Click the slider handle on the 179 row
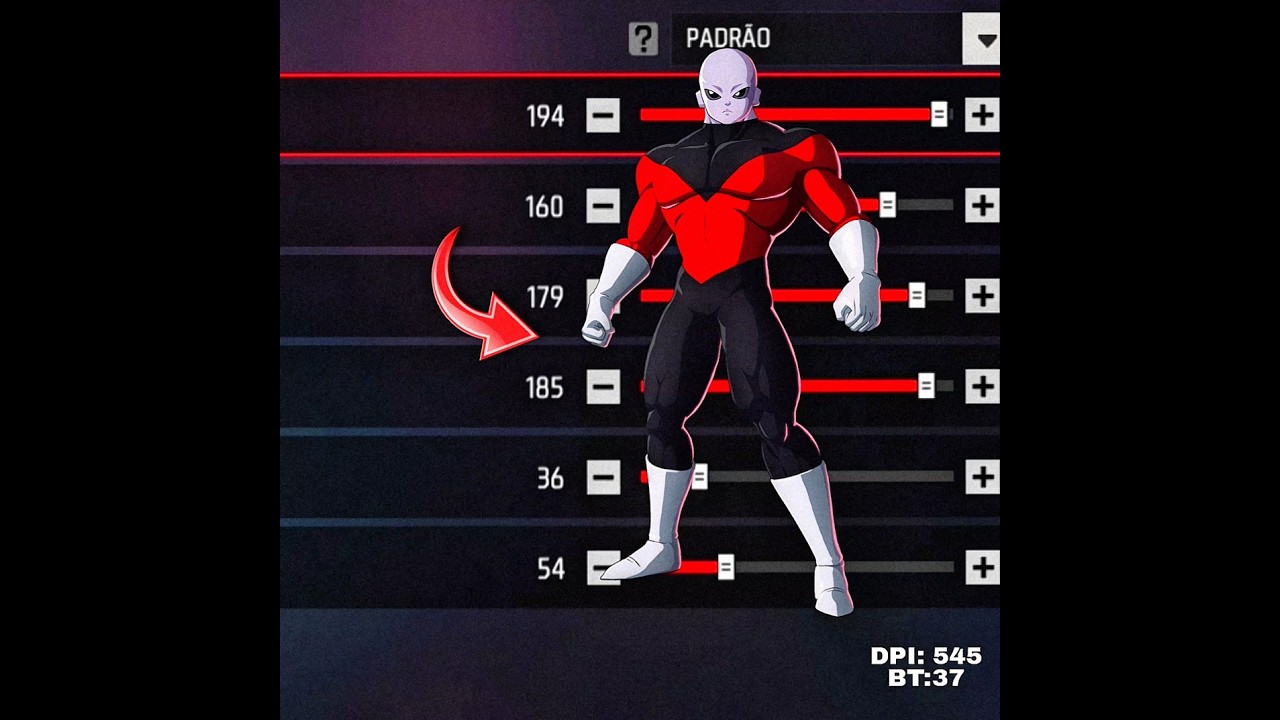Viewport: 1280px width, 720px height. [x=917, y=296]
